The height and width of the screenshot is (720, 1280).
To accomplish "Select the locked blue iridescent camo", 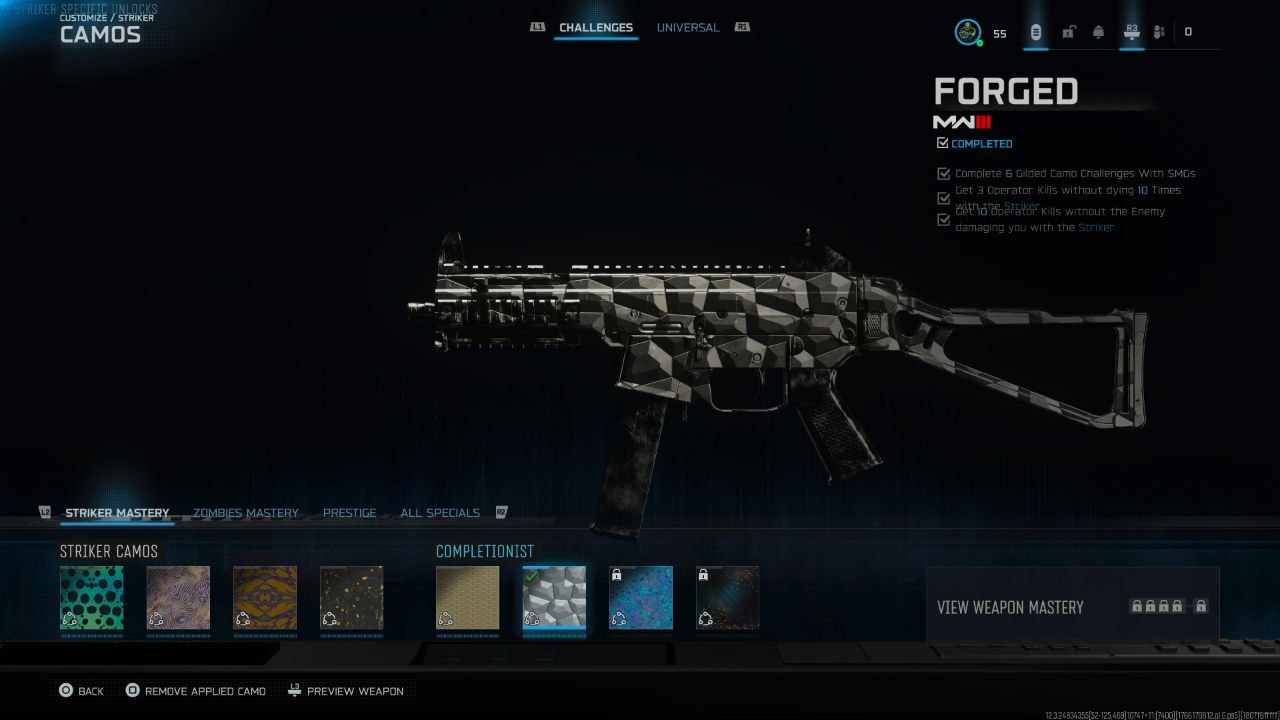I will coord(641,598).
